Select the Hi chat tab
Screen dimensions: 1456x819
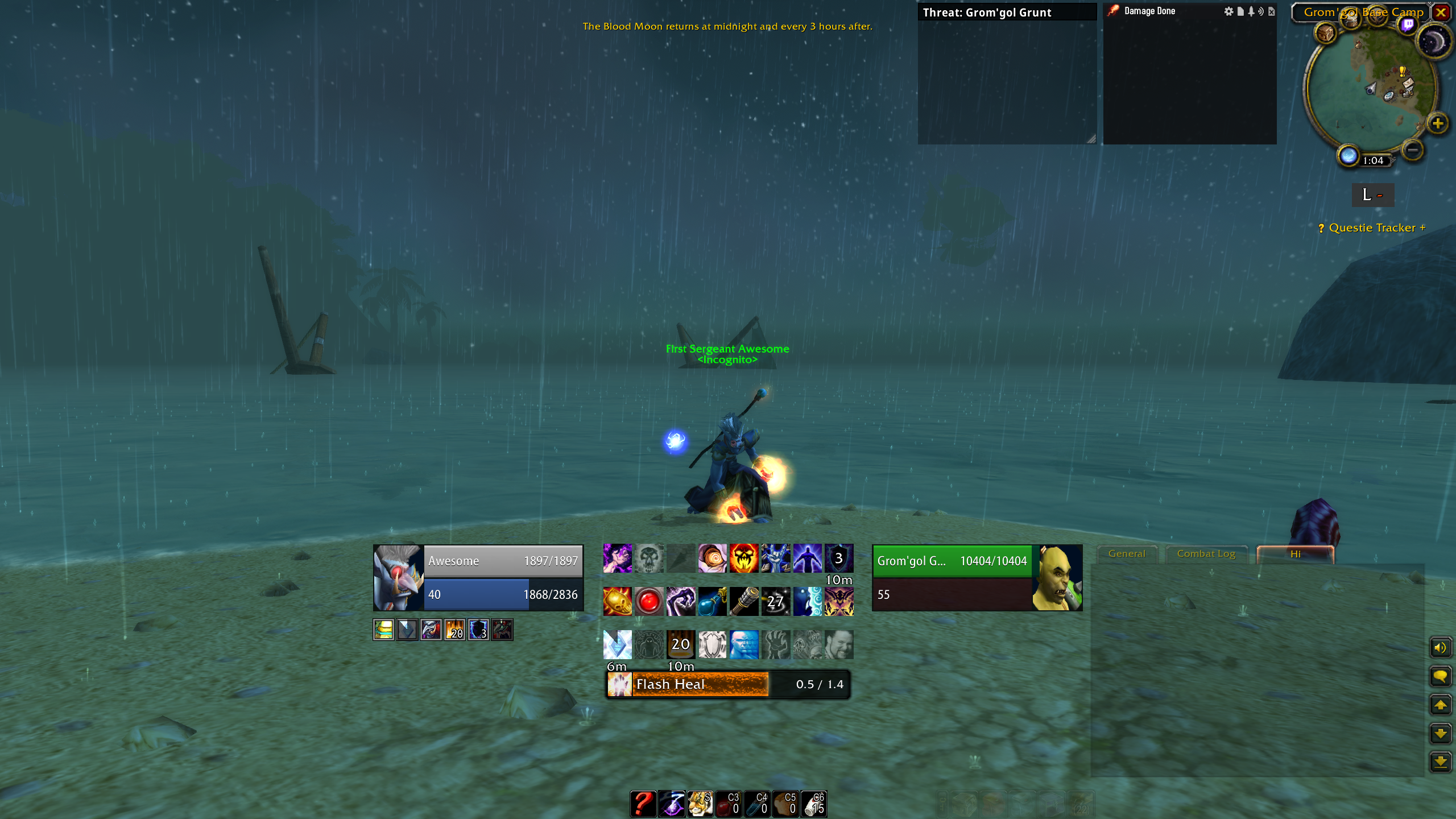click(1295, 554)
